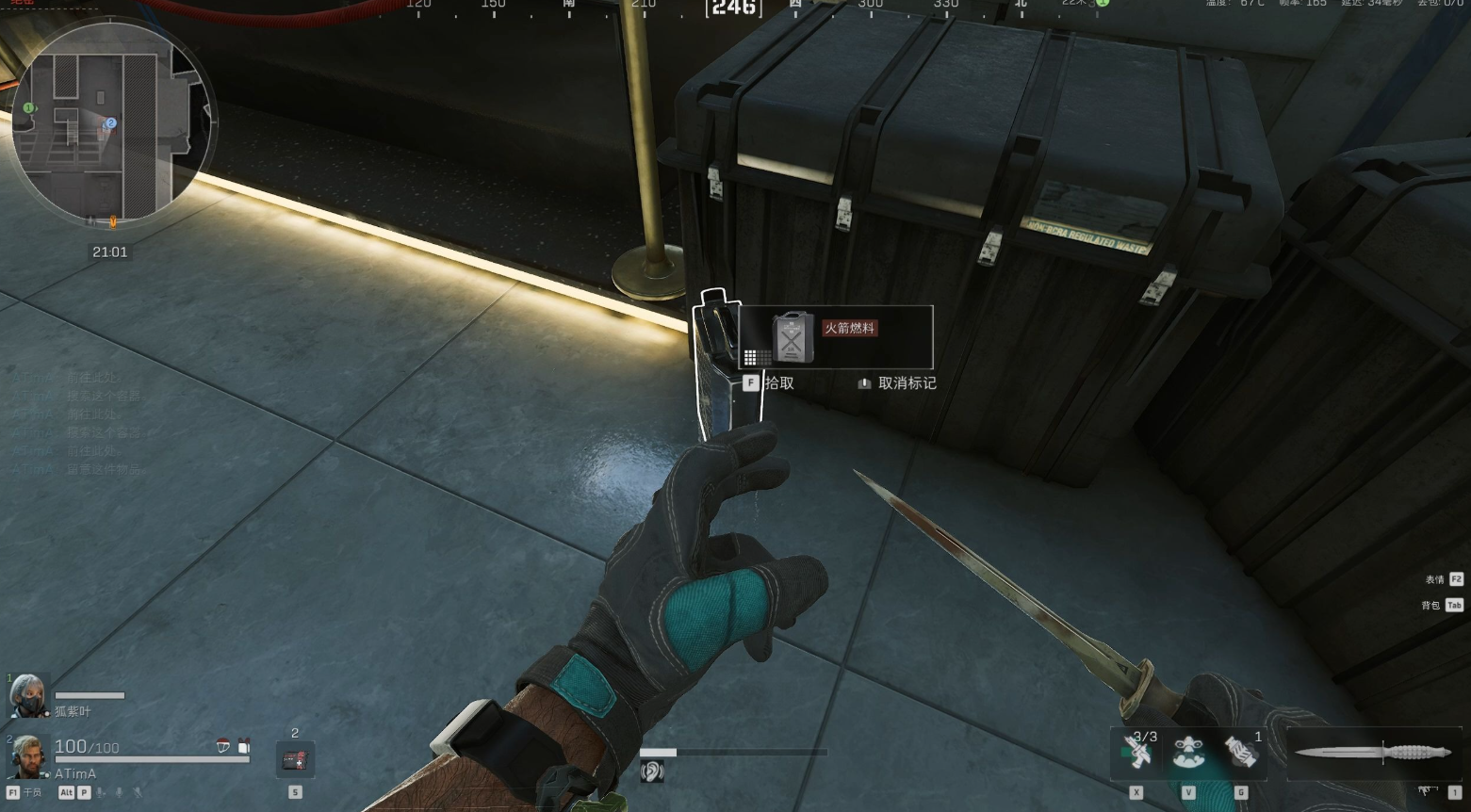Use the medkit quick slot
The image size is (1471, 812).
(295, 759)
